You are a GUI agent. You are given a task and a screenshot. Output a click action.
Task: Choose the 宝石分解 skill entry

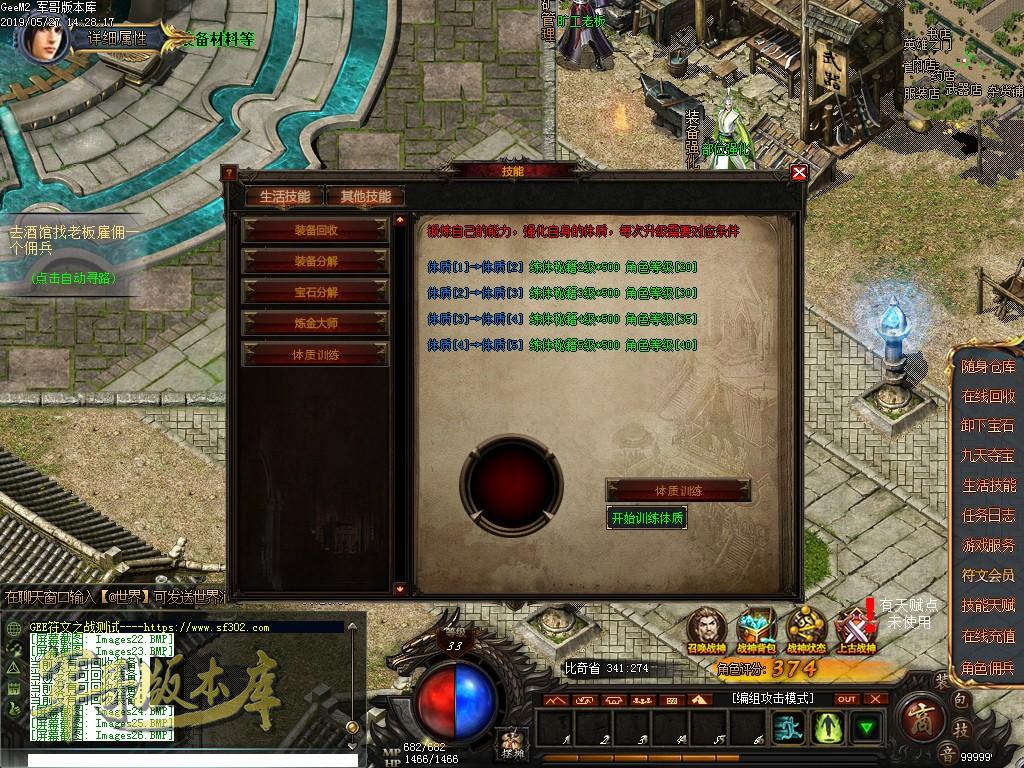pyautogui.click(x=316, y=292)
